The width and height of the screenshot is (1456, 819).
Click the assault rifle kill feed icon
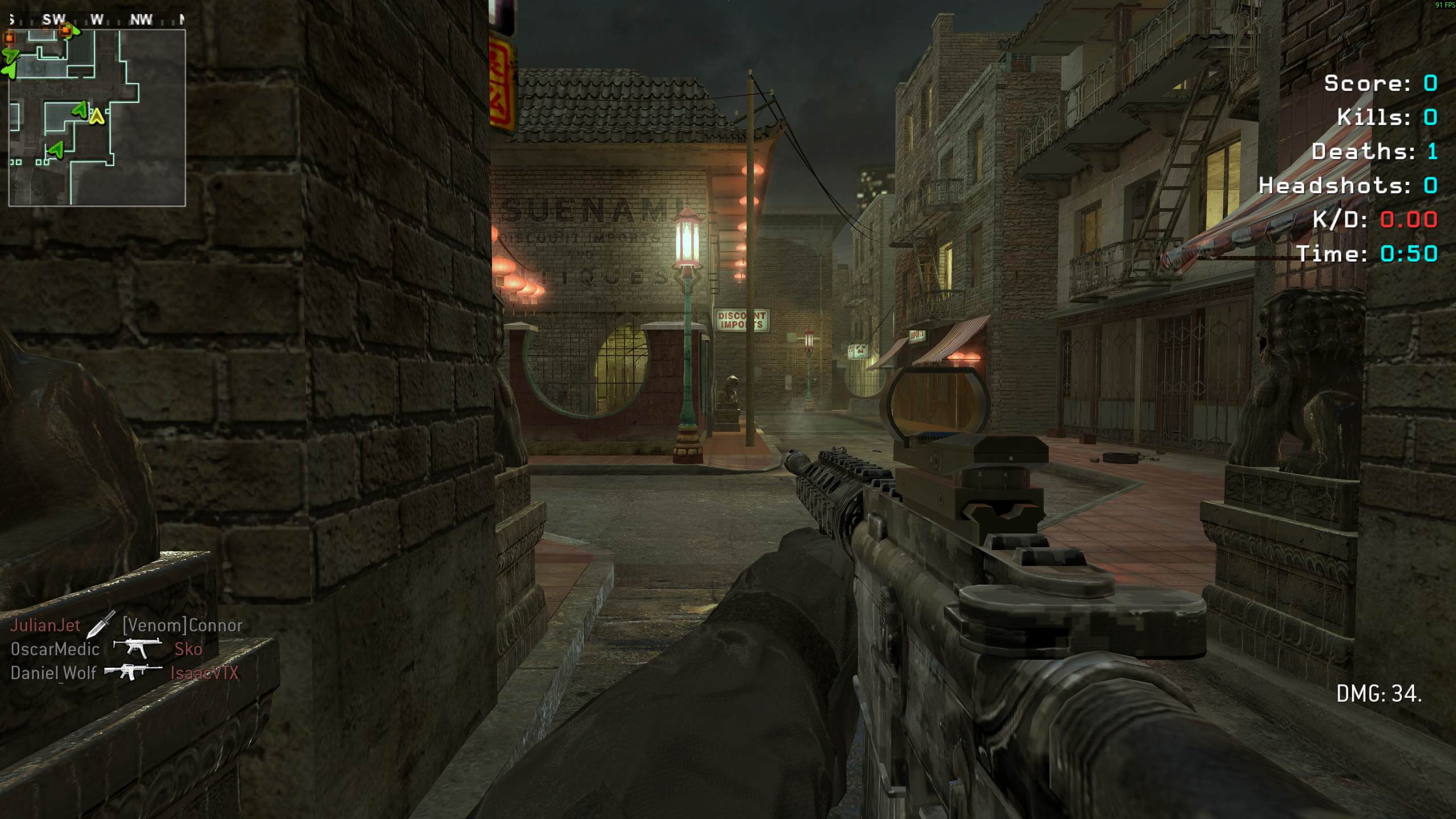(x=133, y=672)
